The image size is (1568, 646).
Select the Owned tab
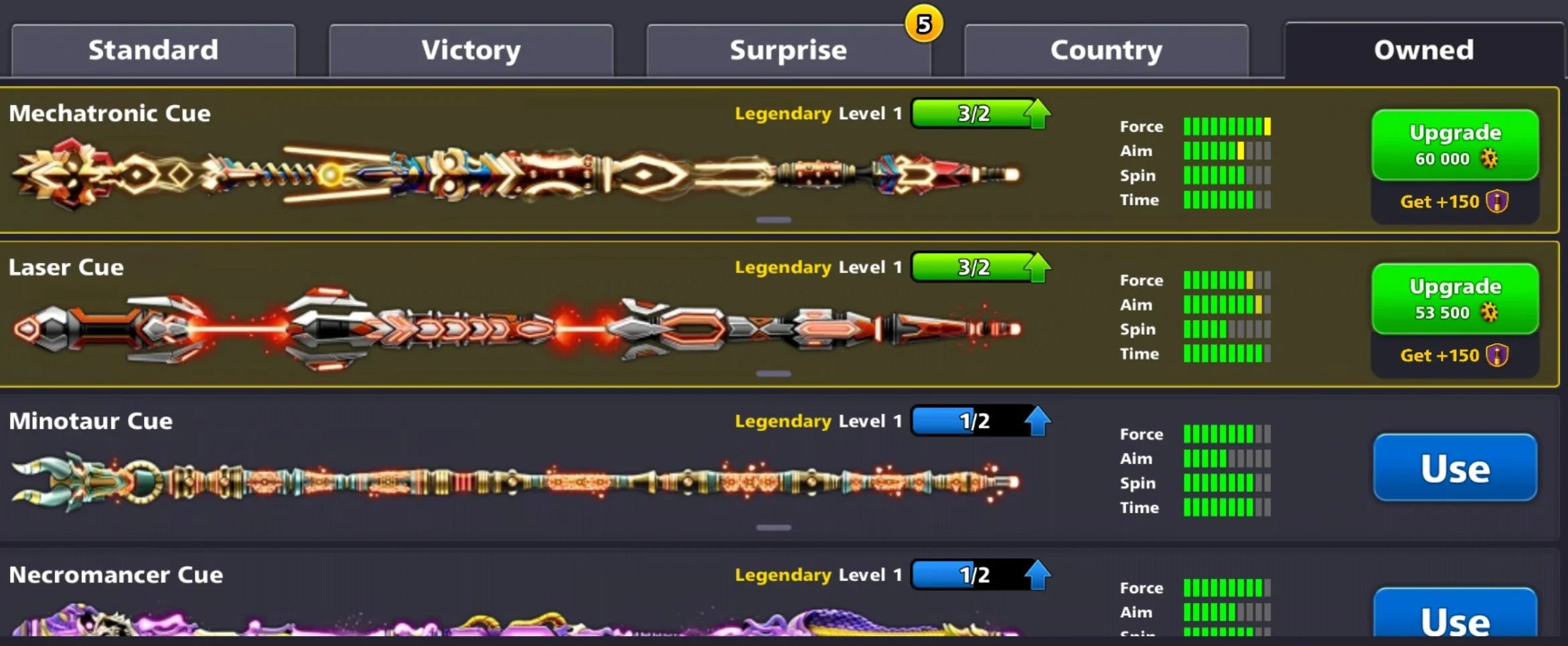(1423, 49)
